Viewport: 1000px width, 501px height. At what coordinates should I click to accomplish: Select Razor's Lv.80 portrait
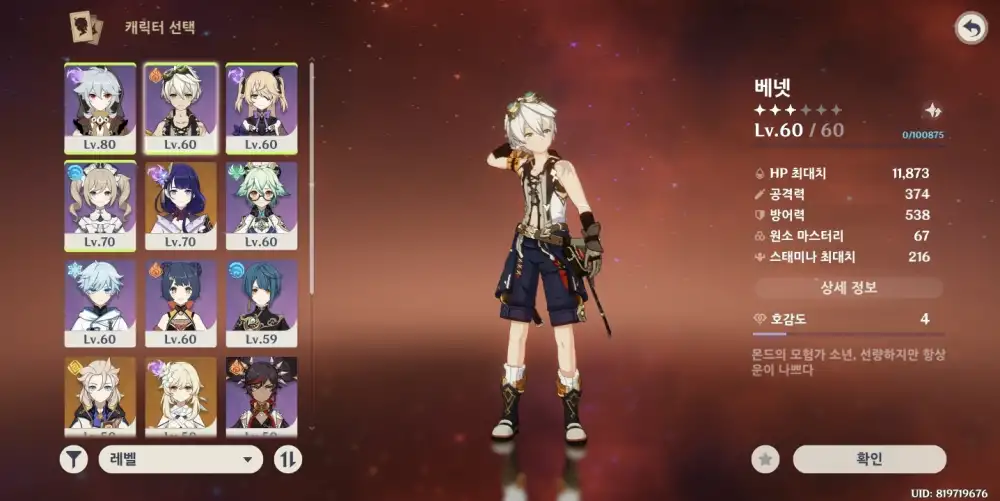[x=100, y=107]
